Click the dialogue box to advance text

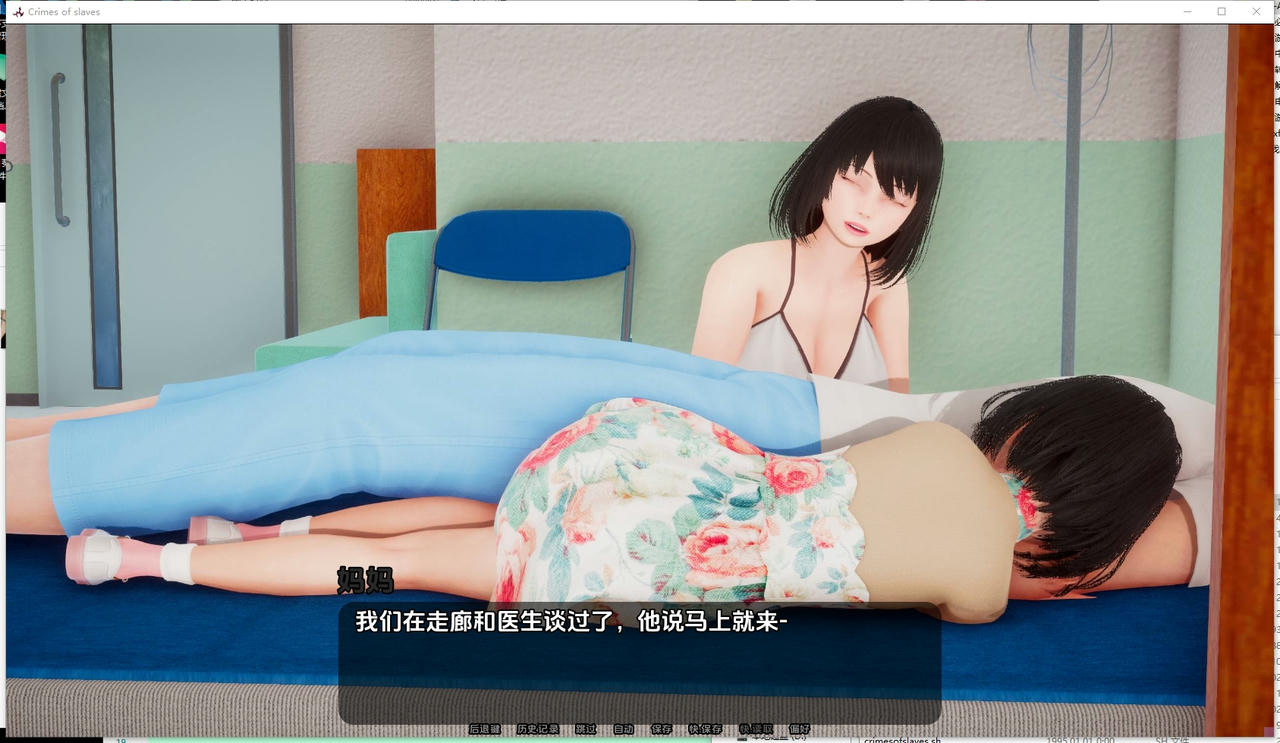[640, 660]
